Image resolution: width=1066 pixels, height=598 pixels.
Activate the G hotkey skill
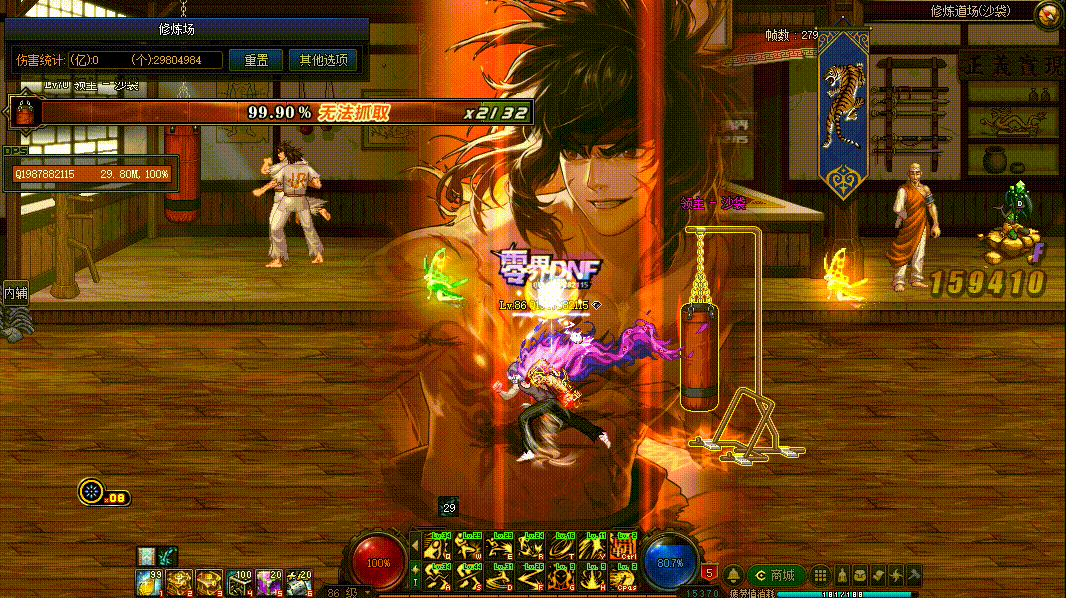click(562, 576)
